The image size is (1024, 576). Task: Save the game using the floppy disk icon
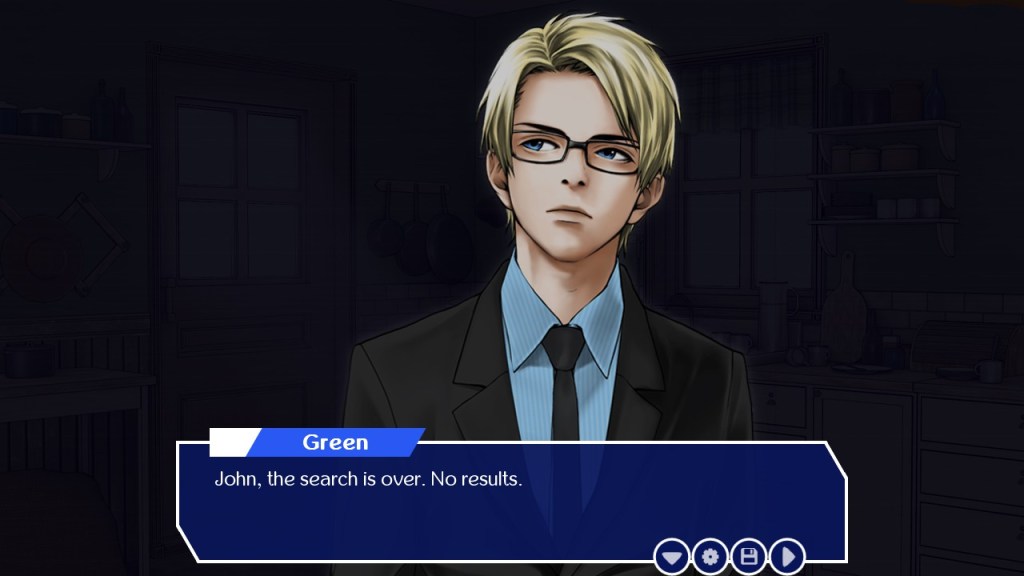click(x=749, y=556)
